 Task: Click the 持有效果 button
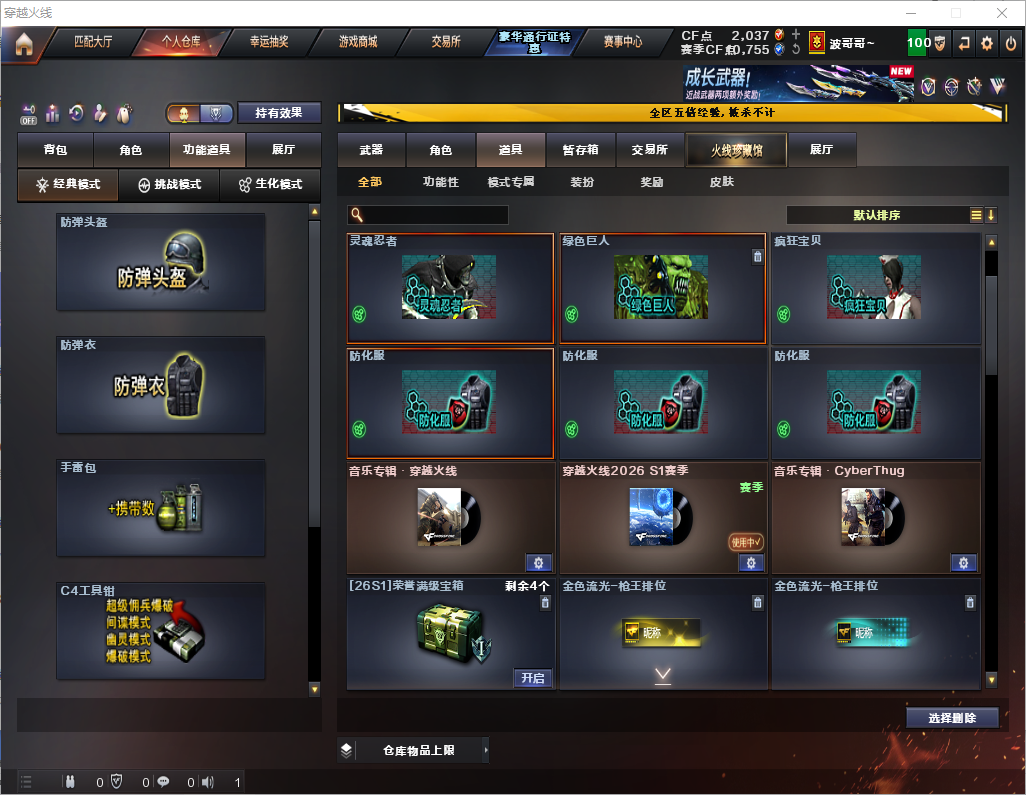click(x=280, y=113)
